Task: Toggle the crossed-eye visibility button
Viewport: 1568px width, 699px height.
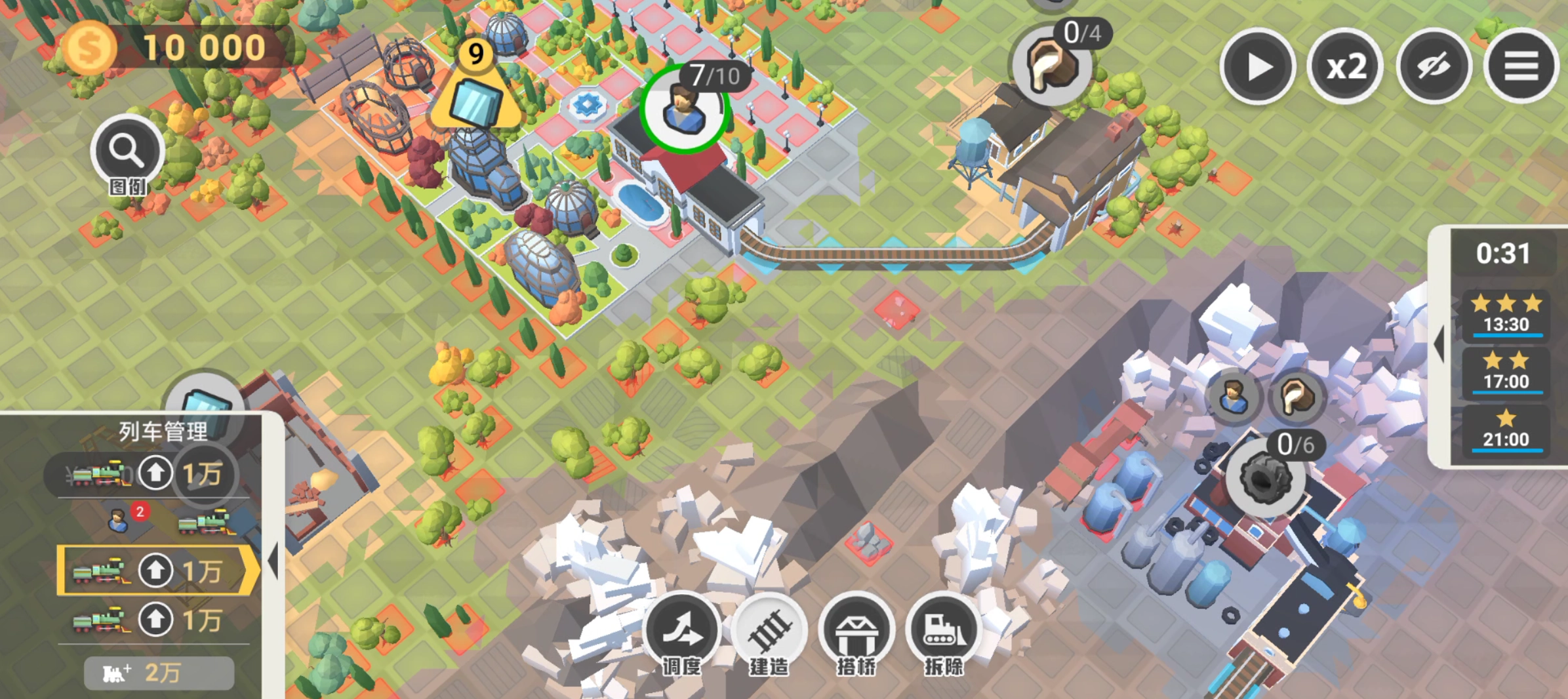Action: pyautogui.click(x=1434, y=66)
